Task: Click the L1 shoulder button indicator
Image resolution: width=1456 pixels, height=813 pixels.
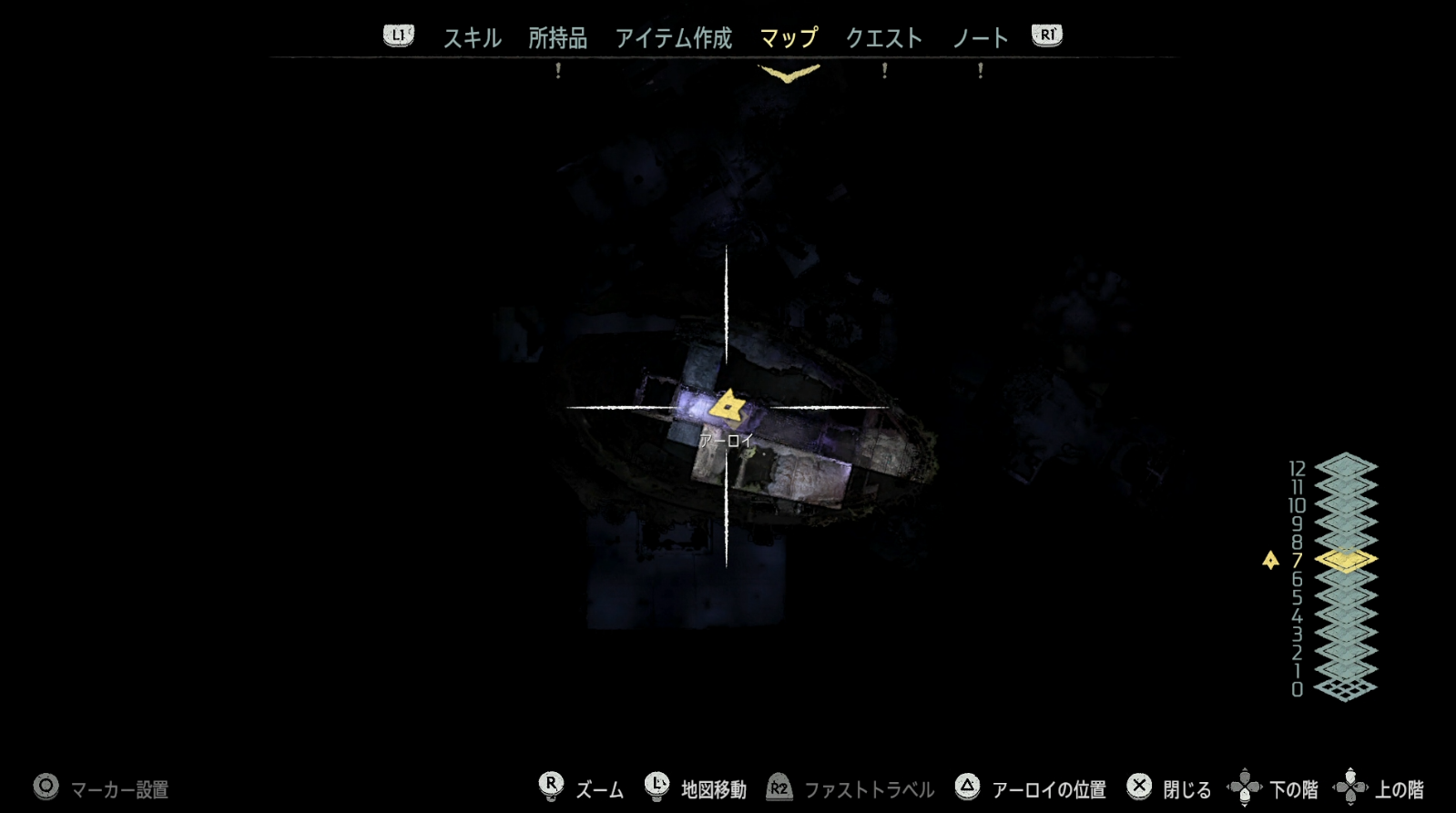Action: pos(397,36)
